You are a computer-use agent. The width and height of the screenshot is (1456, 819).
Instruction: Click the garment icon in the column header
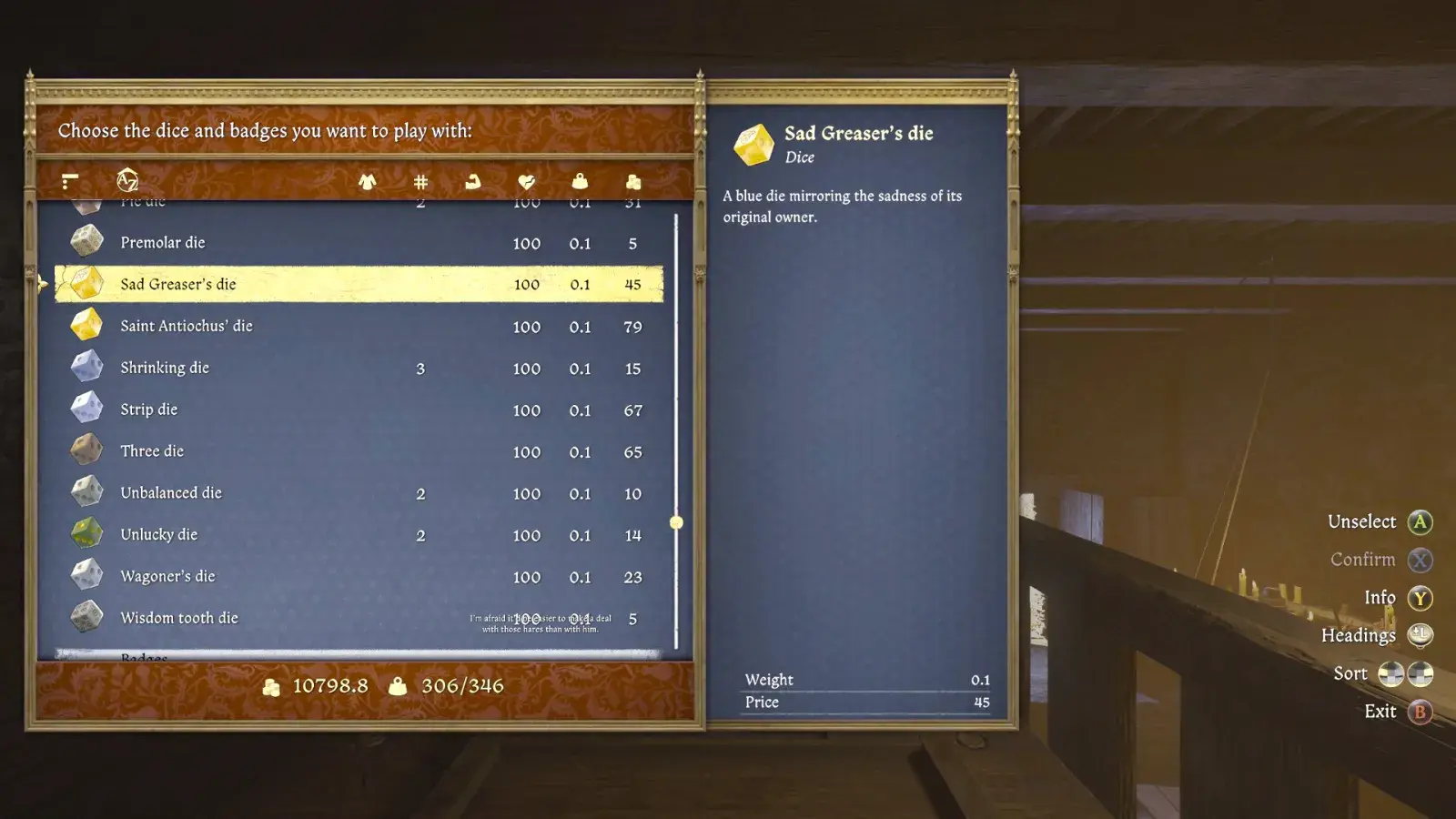369,180
